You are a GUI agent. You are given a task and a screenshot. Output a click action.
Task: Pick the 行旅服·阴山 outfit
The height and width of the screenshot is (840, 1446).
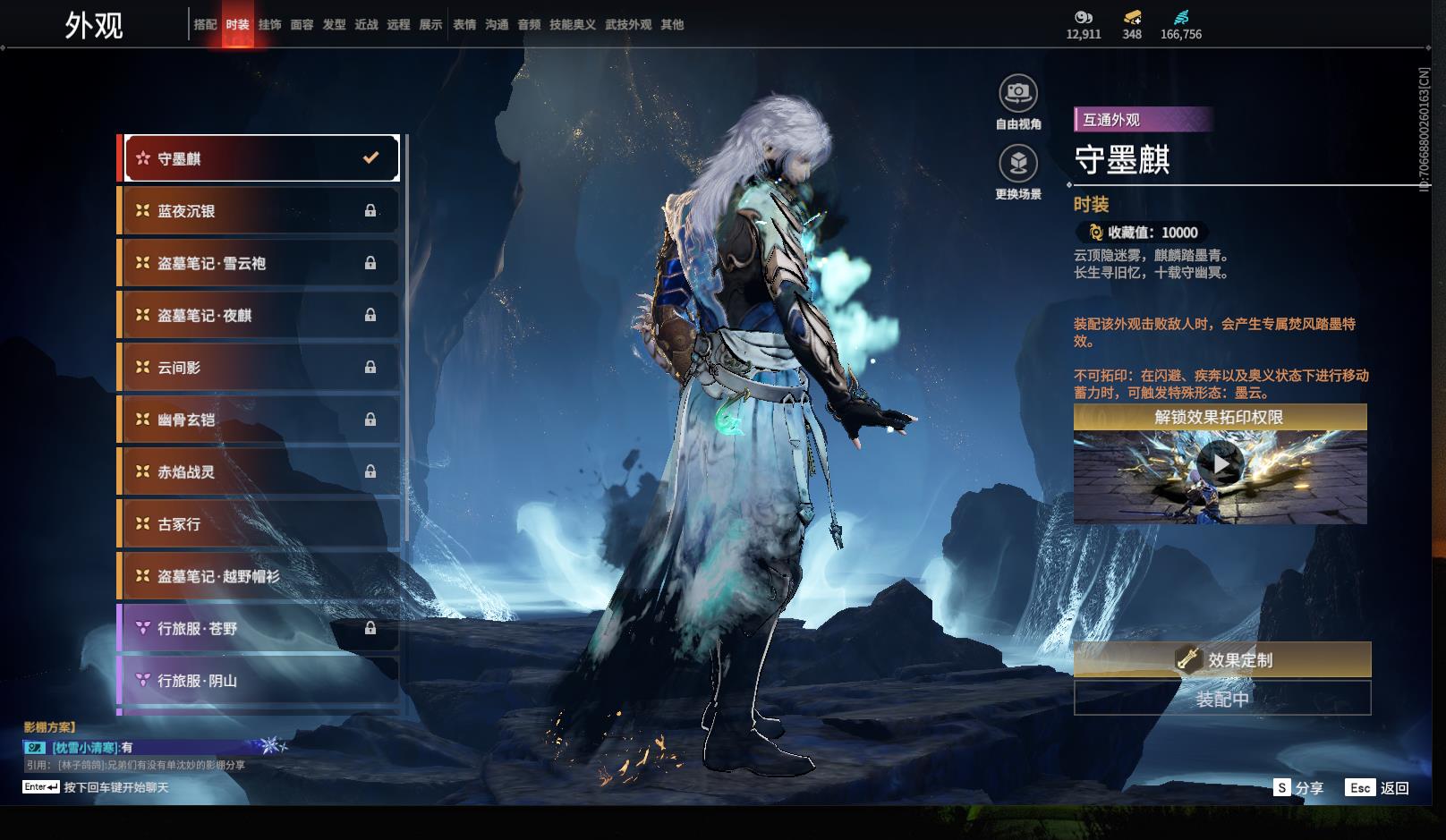(x=259, y=681)
